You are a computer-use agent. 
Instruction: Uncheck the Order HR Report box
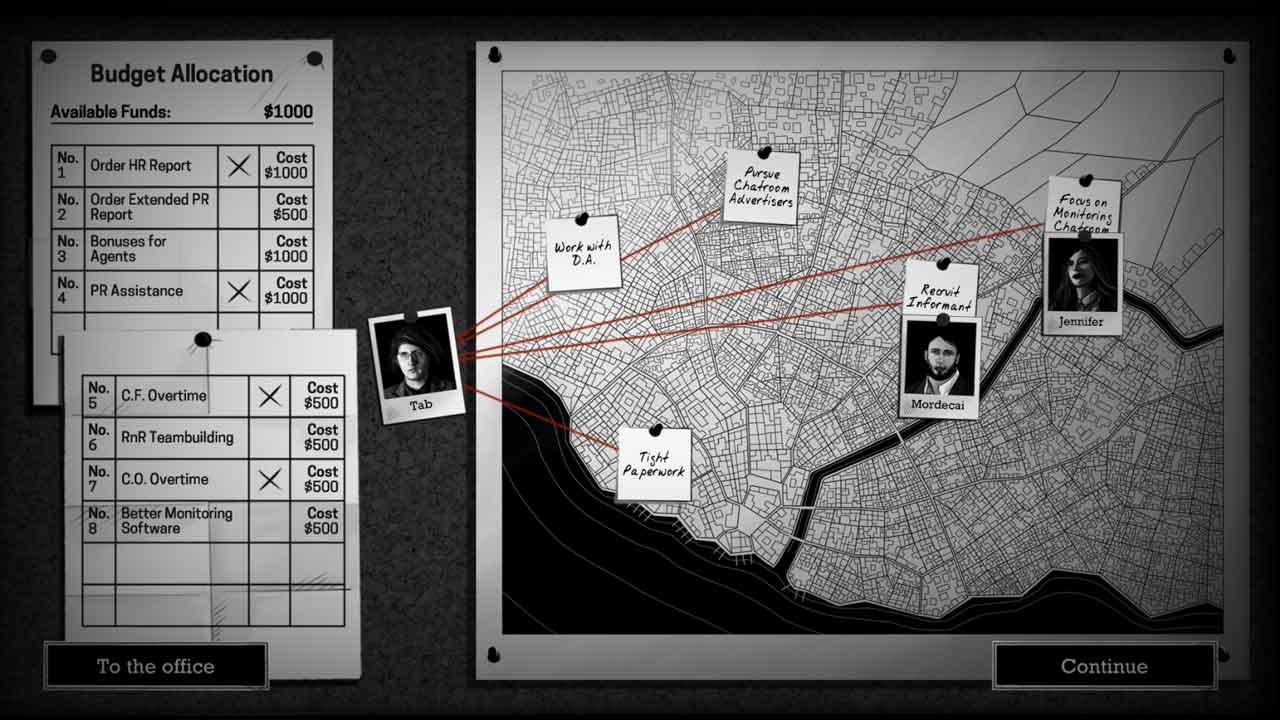238,166
